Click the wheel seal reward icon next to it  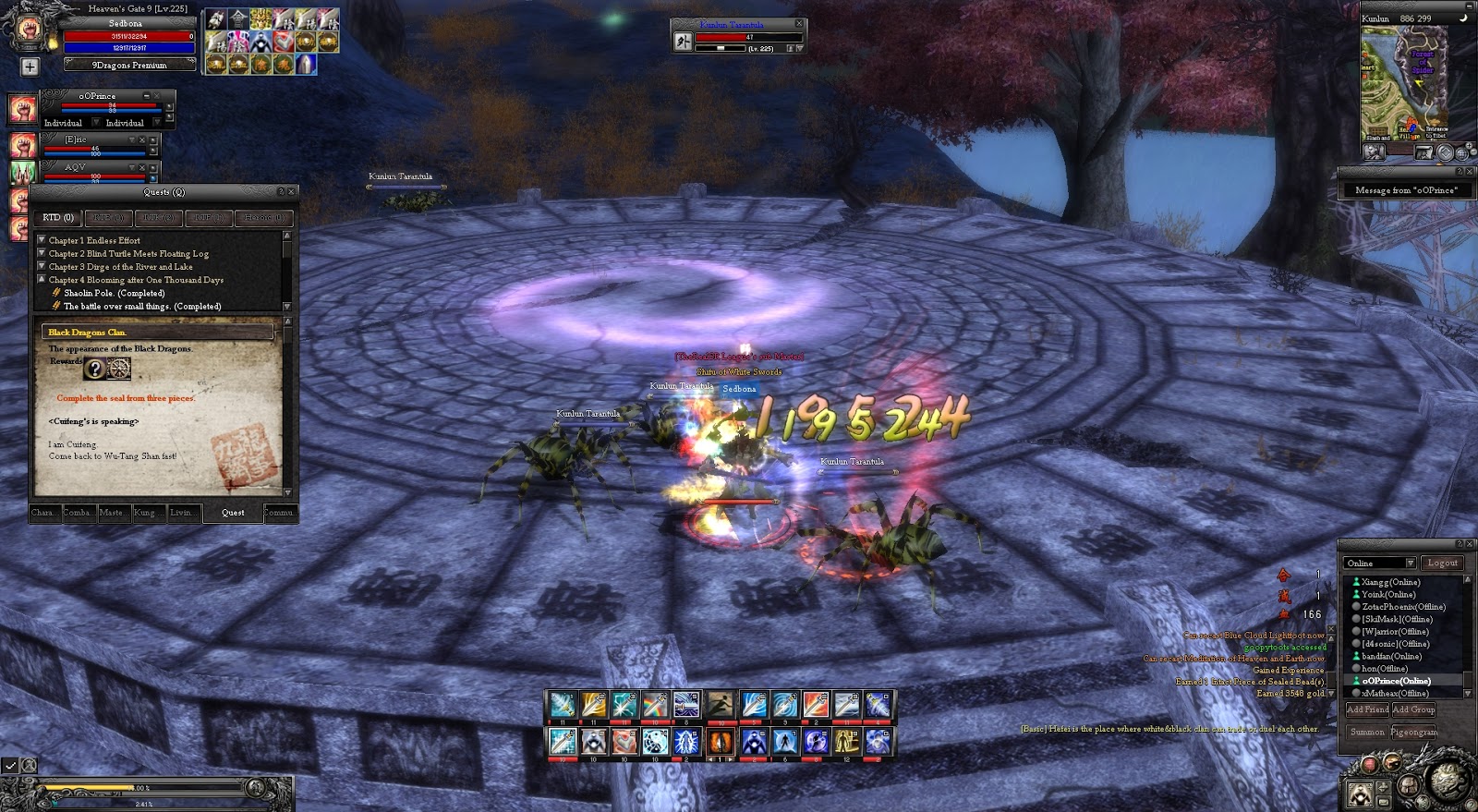point(119,369)
